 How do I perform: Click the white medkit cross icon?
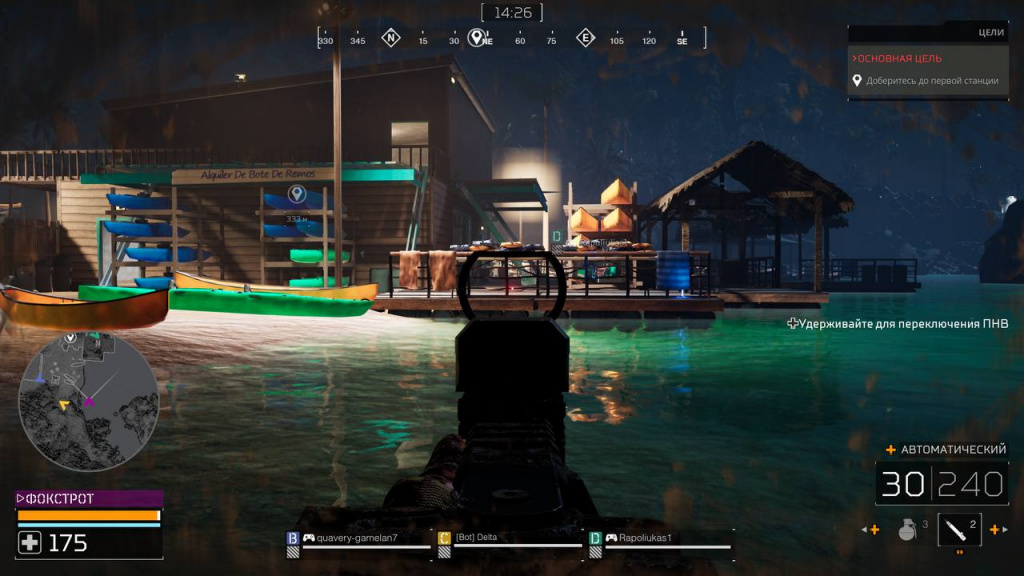coord(30,543)
